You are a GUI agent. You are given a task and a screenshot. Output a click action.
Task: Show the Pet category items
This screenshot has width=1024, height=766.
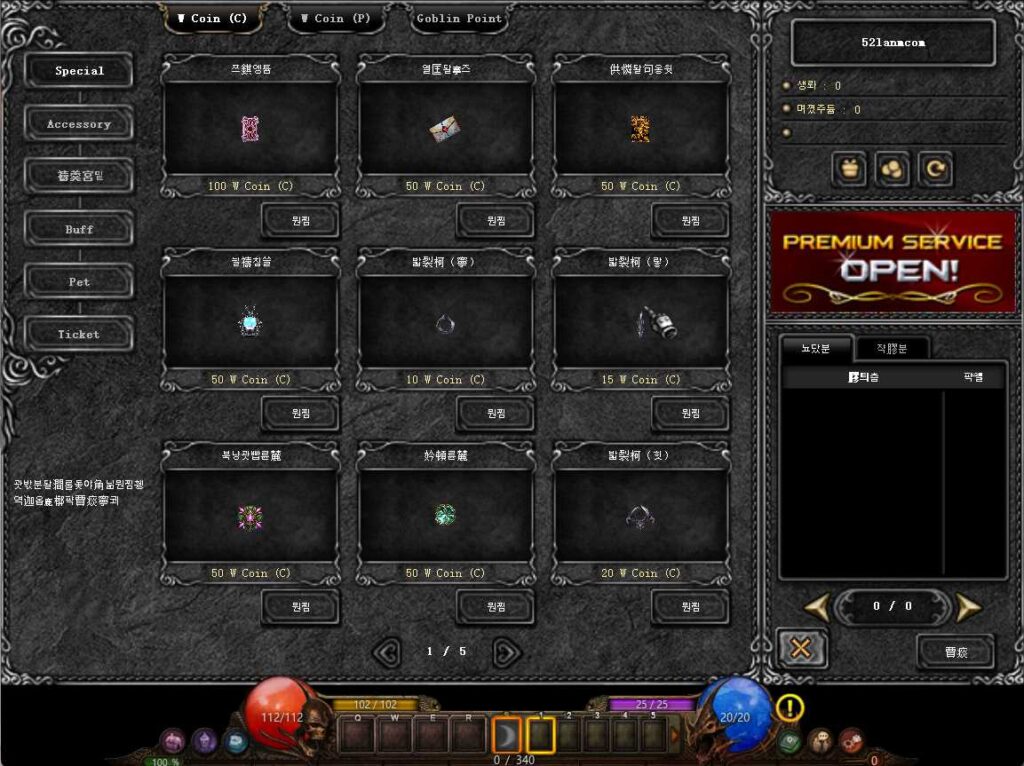pyautogui.click(x=79, y=282)
